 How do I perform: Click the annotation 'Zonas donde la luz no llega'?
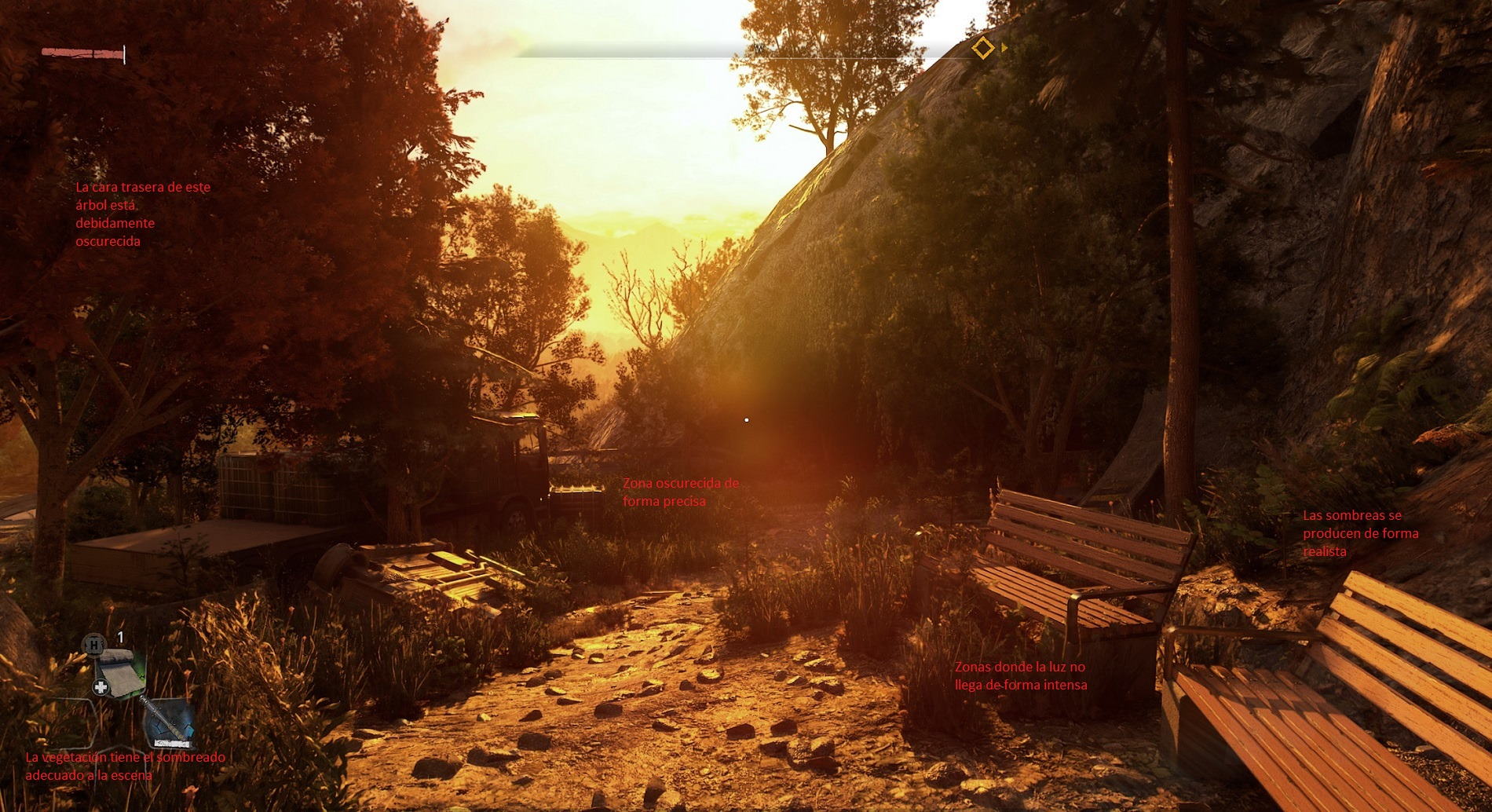[1020, 677]
